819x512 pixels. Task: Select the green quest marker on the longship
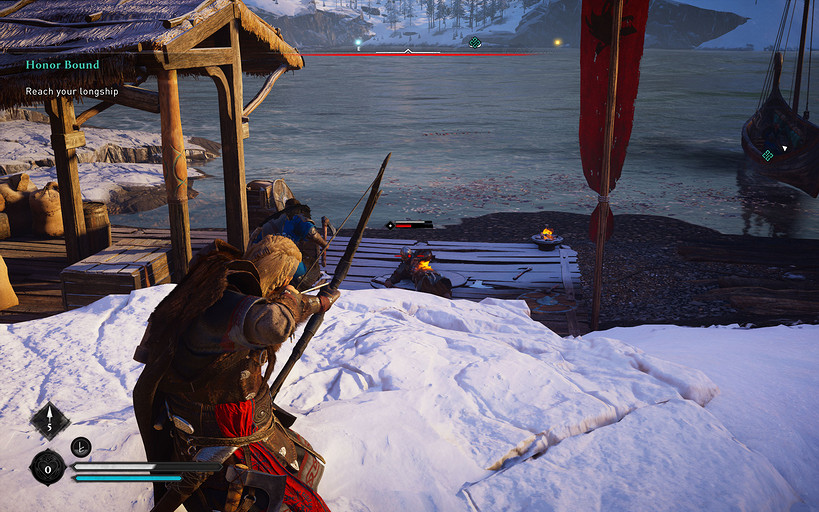767,154
